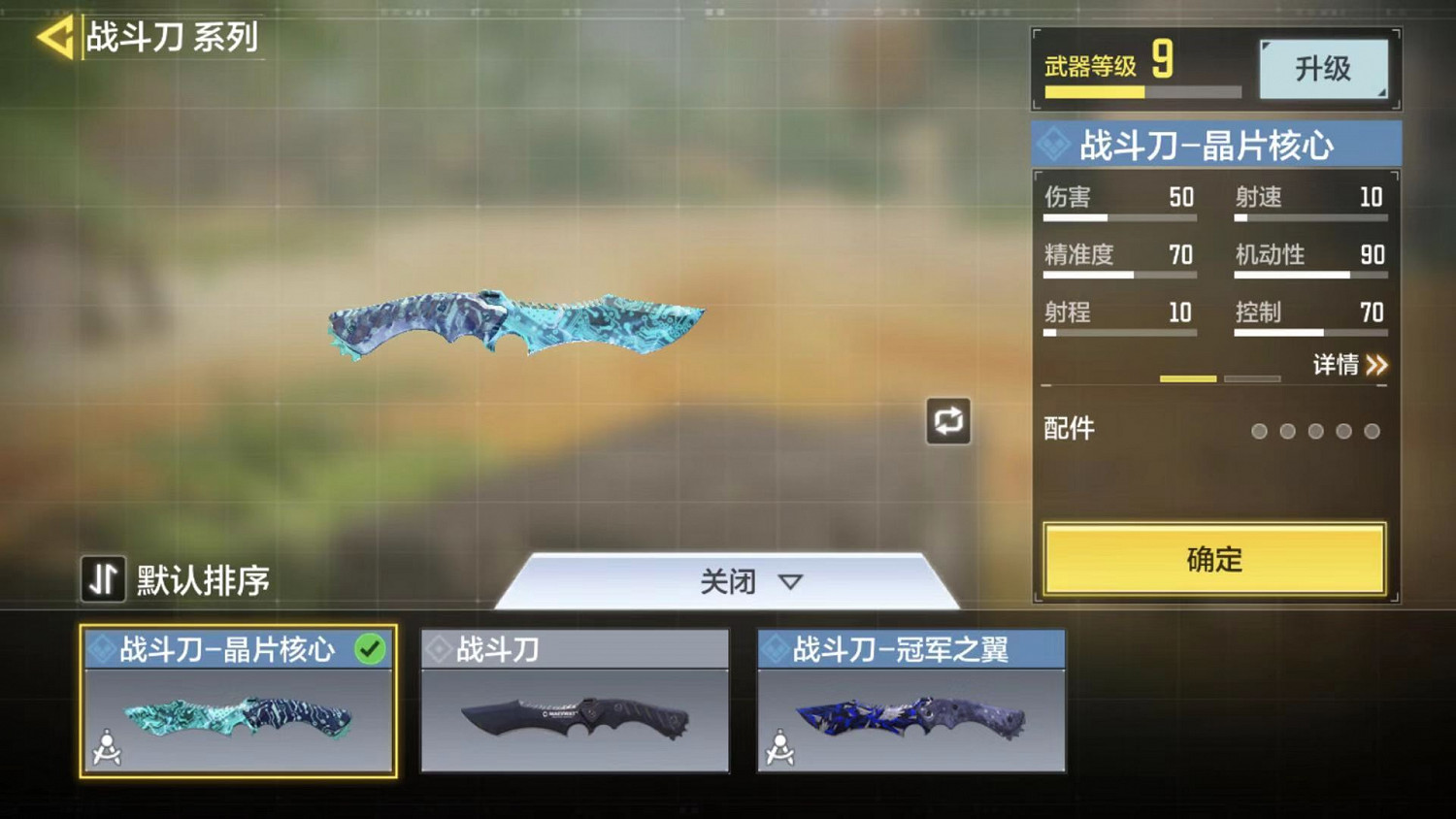Select the 默认排序 sort icon

pos(102,580)
